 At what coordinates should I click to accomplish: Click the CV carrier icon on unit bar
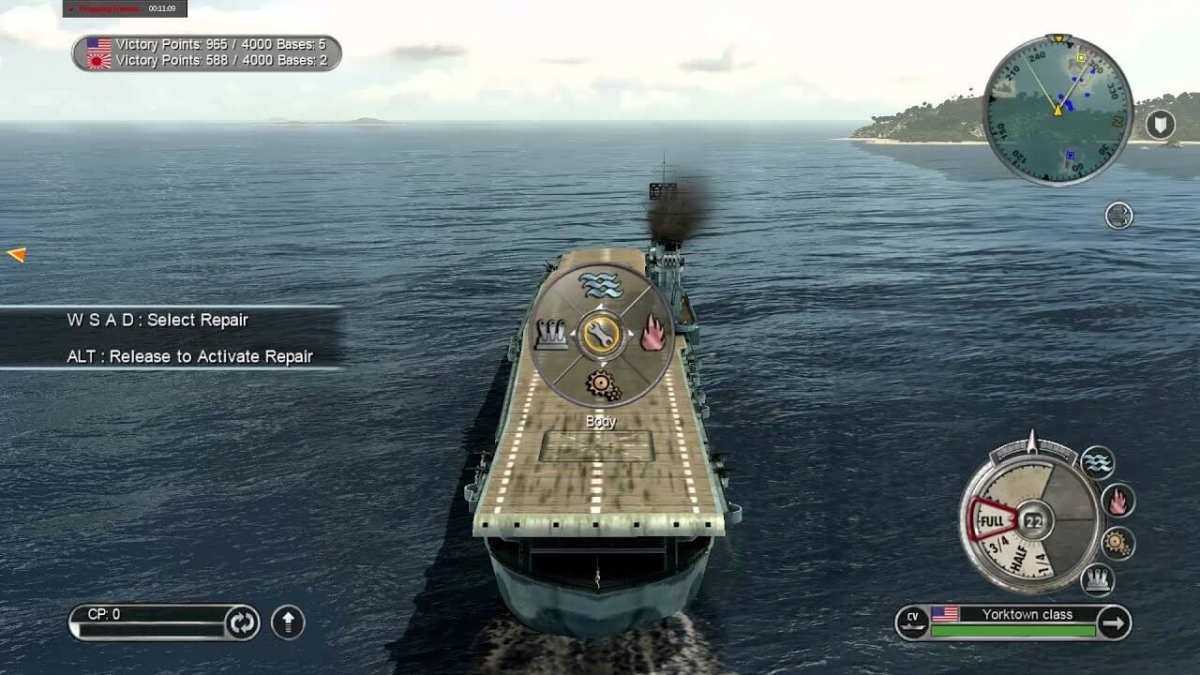pyautogui.click(x=912, y=622)
